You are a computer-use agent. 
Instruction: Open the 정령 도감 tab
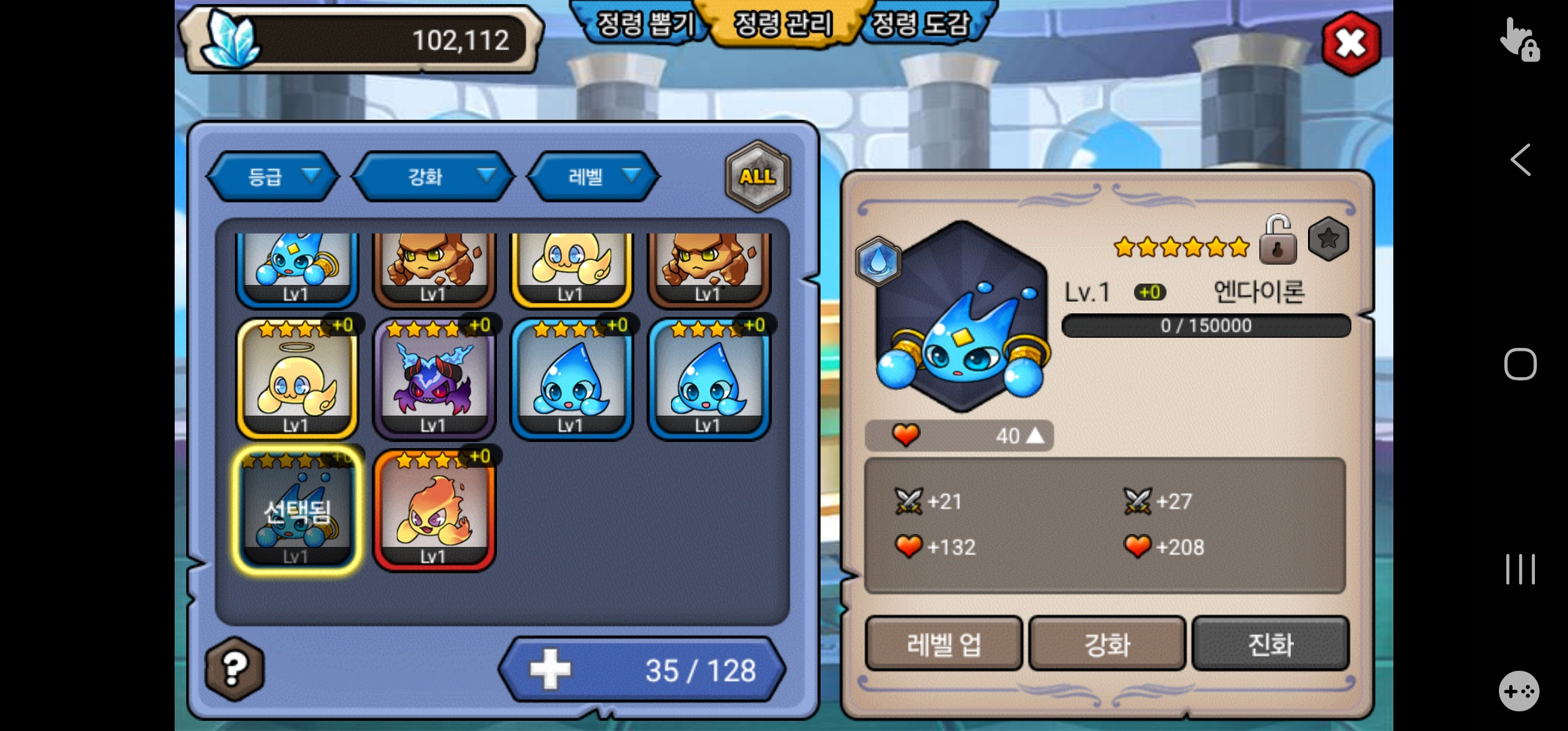[x=921, y=25]
